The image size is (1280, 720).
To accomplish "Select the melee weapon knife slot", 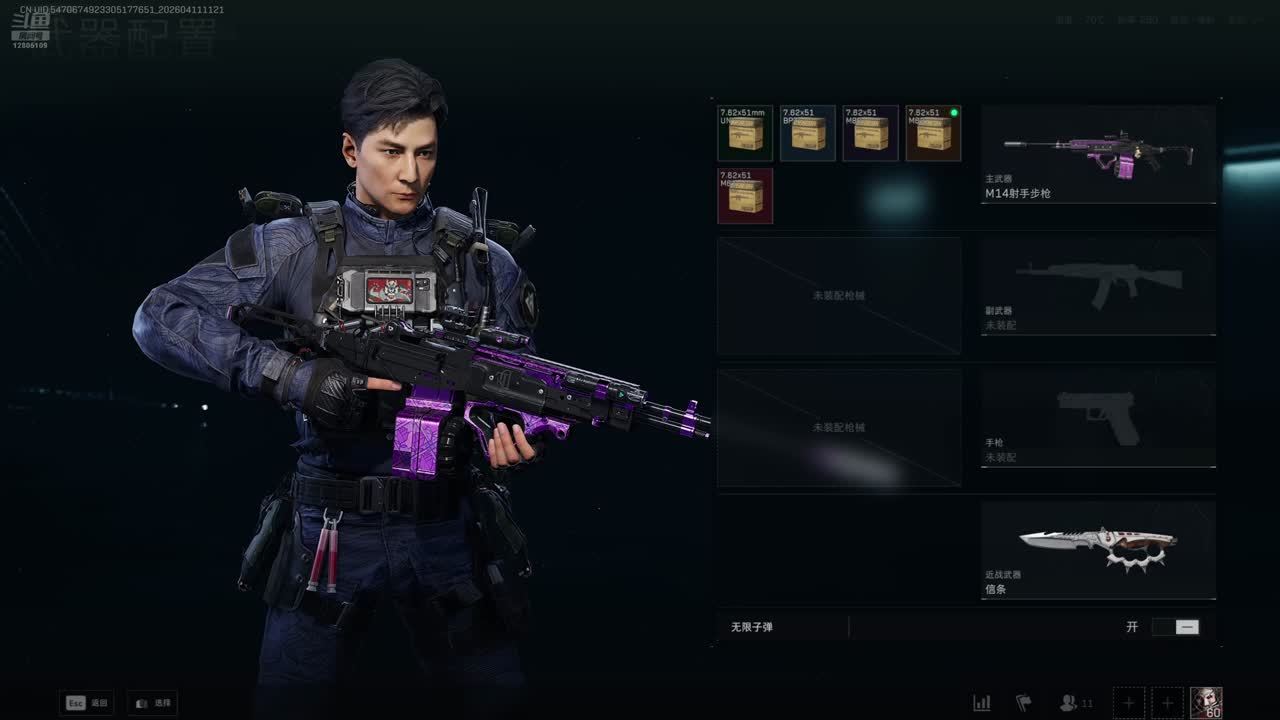I will click(x=1098, y=550).
